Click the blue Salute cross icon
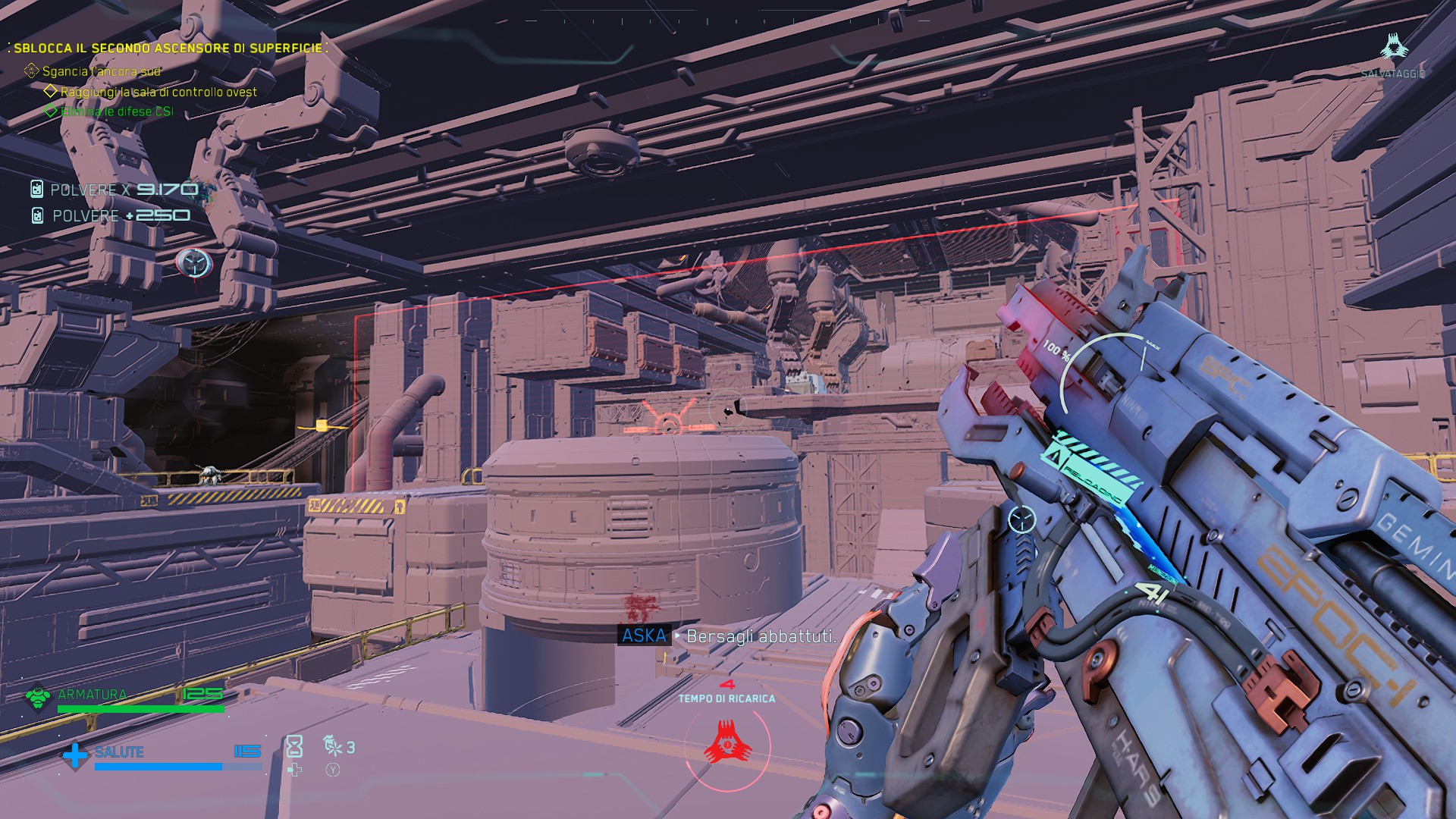Viewport: 1456px width, 819px height. (75, 755)
